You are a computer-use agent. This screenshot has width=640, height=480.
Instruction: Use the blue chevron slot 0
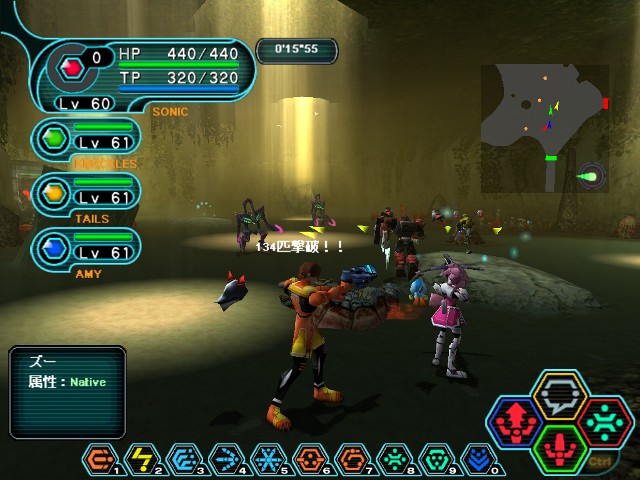tap(478, 461)
